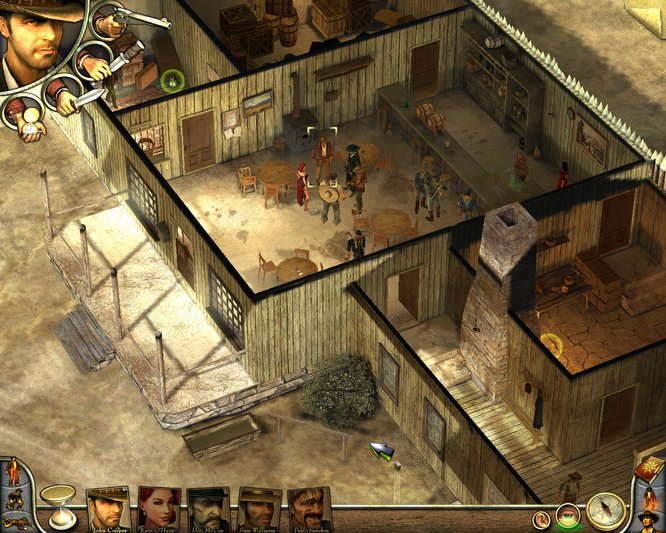Choose the prone crawling posture

(14, 521)
